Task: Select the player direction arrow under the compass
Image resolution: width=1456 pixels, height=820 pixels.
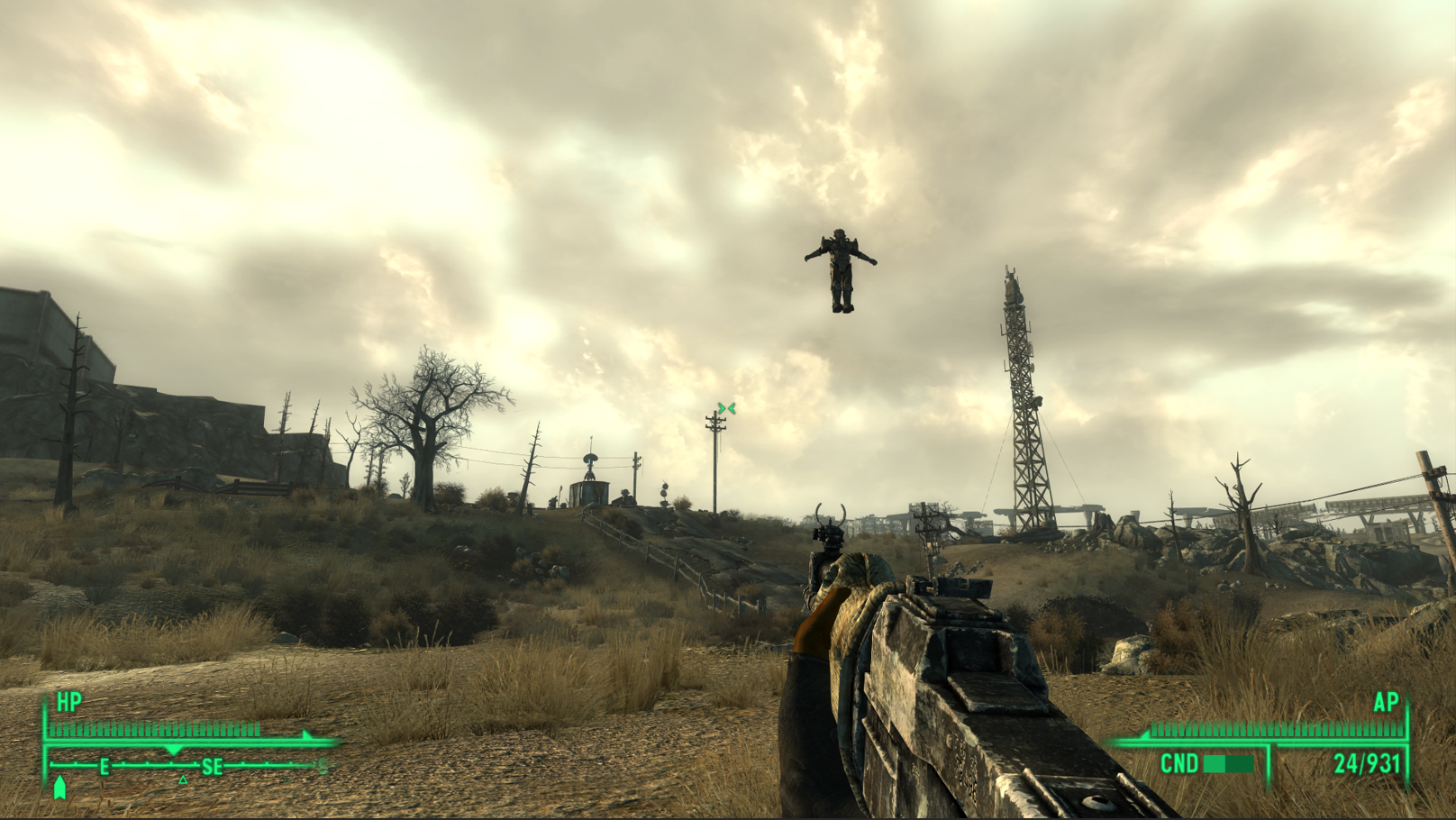Action: [60, 786]
